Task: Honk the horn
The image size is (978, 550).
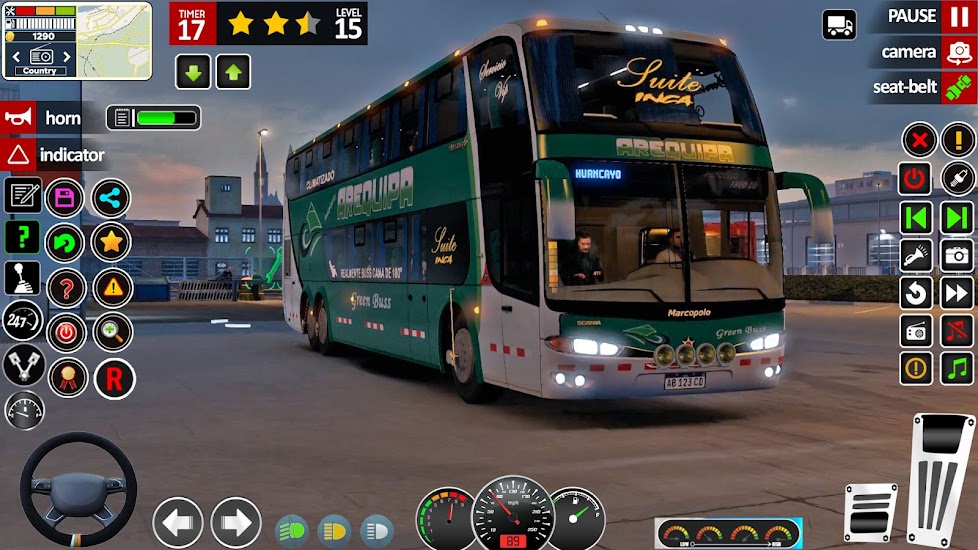Action: point(19,118)
